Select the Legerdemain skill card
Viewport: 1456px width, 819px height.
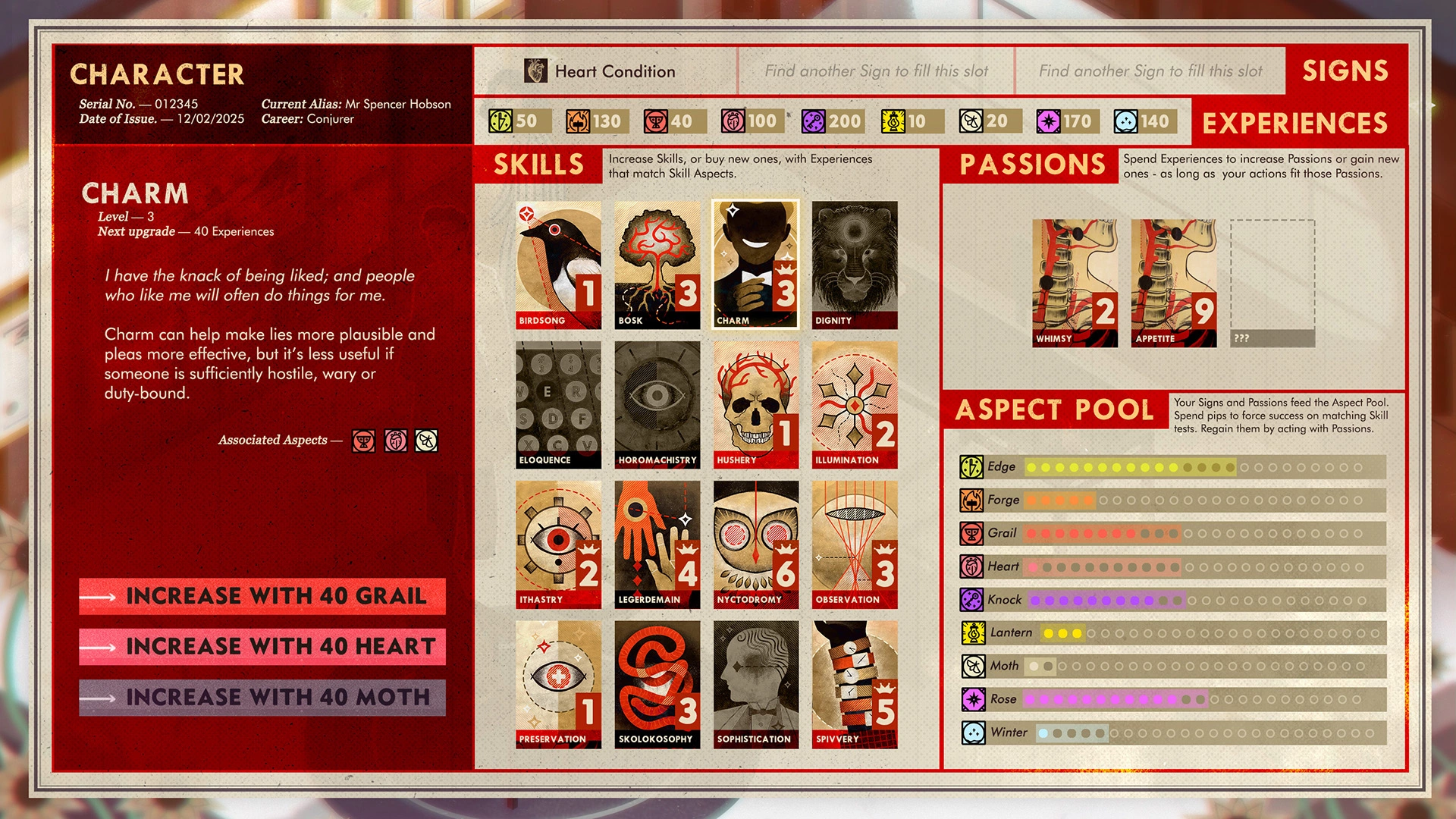coord(657,544)
